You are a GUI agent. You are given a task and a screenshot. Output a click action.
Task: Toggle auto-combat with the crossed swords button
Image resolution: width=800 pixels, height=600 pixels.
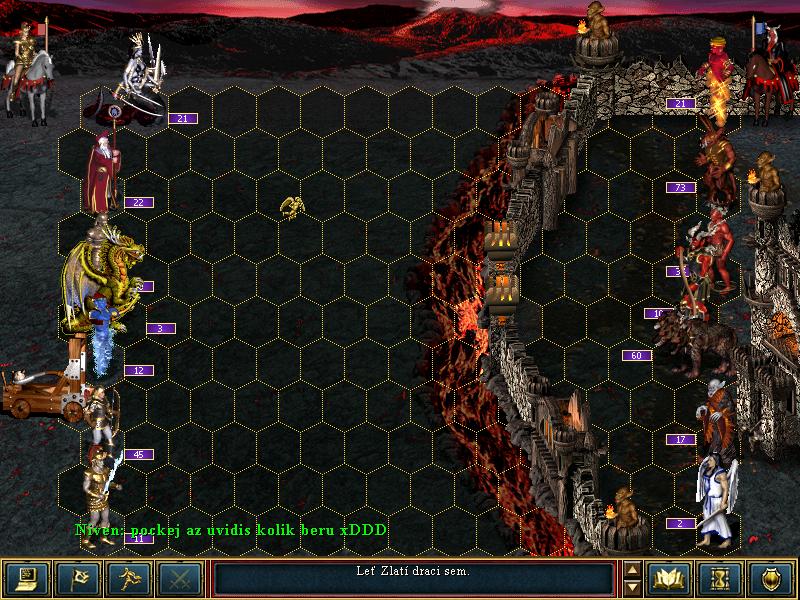tap(180, 578)
